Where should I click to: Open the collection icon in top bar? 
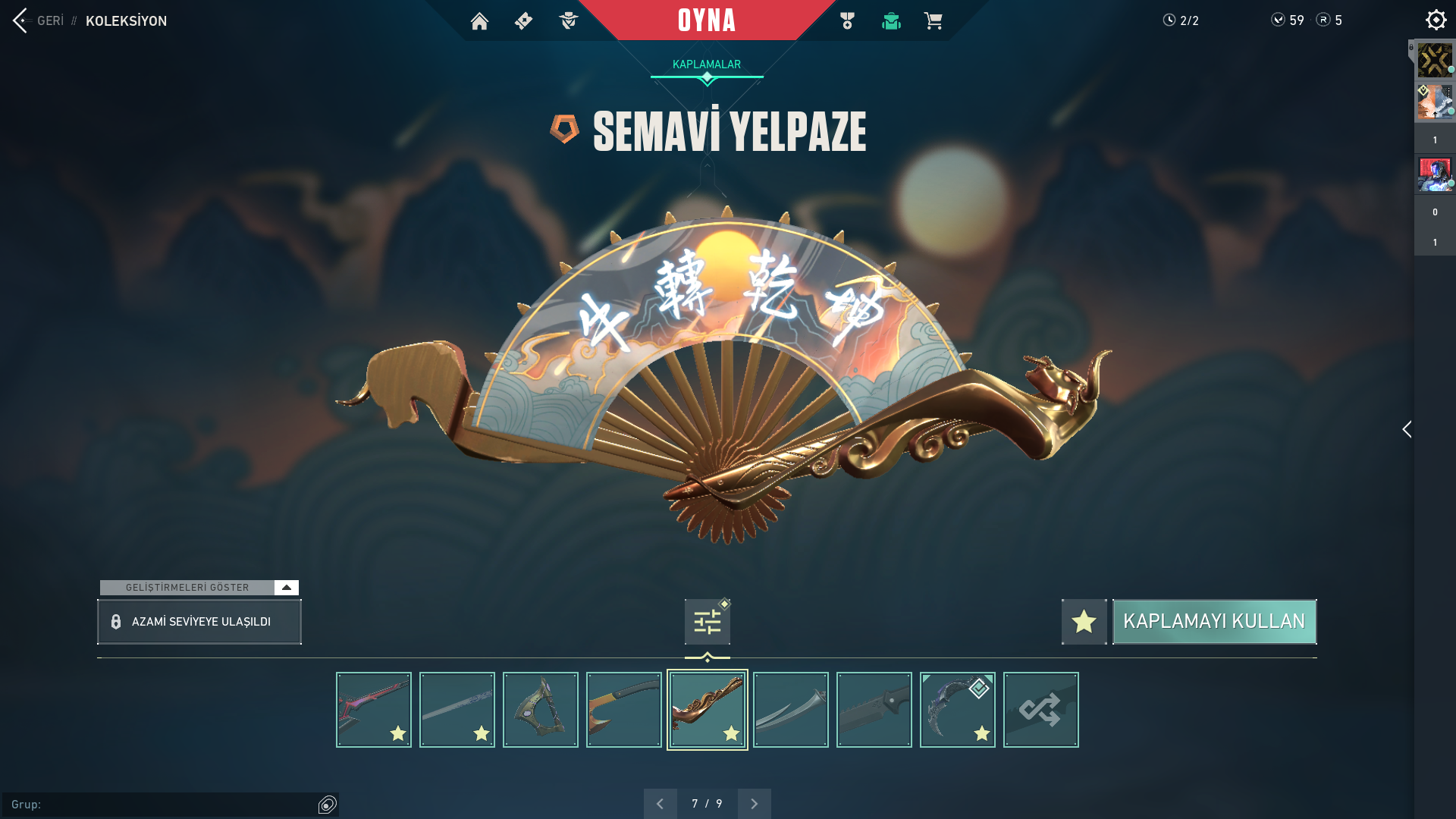coord(891,21)
